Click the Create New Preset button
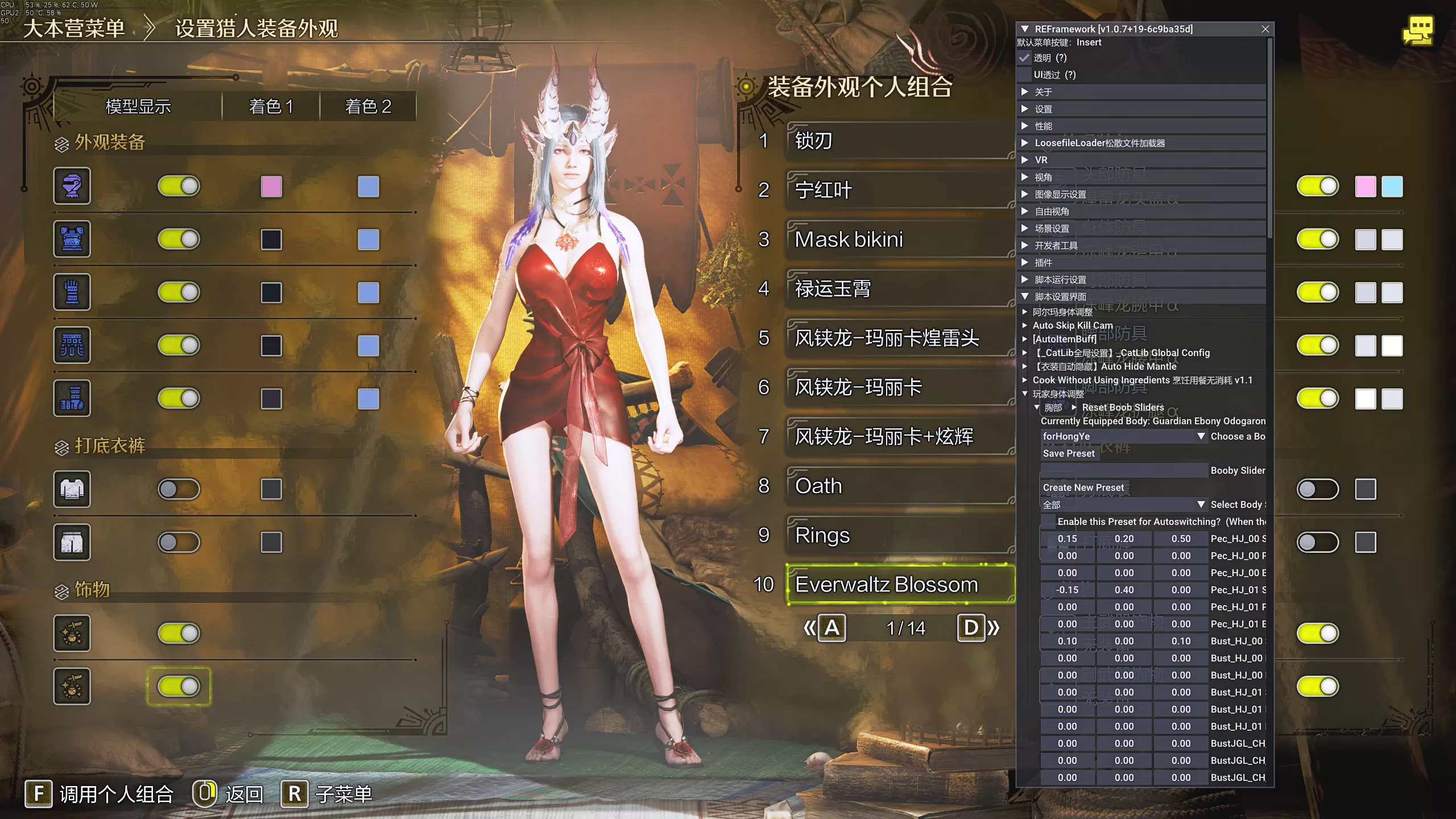Image resolution: width=1456 pixels, height=819 pixels. pos(1082,487)
